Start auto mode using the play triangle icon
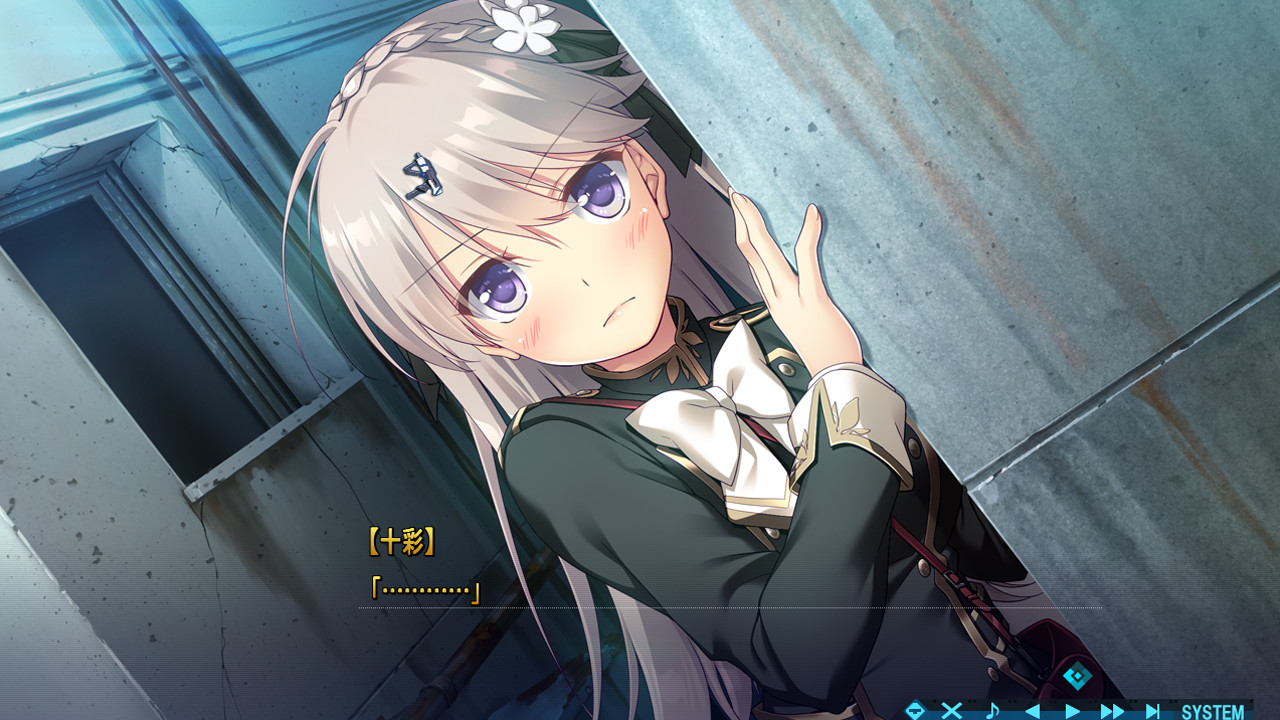Viewport: 1280px width, 720px height. click(1073, 709)
